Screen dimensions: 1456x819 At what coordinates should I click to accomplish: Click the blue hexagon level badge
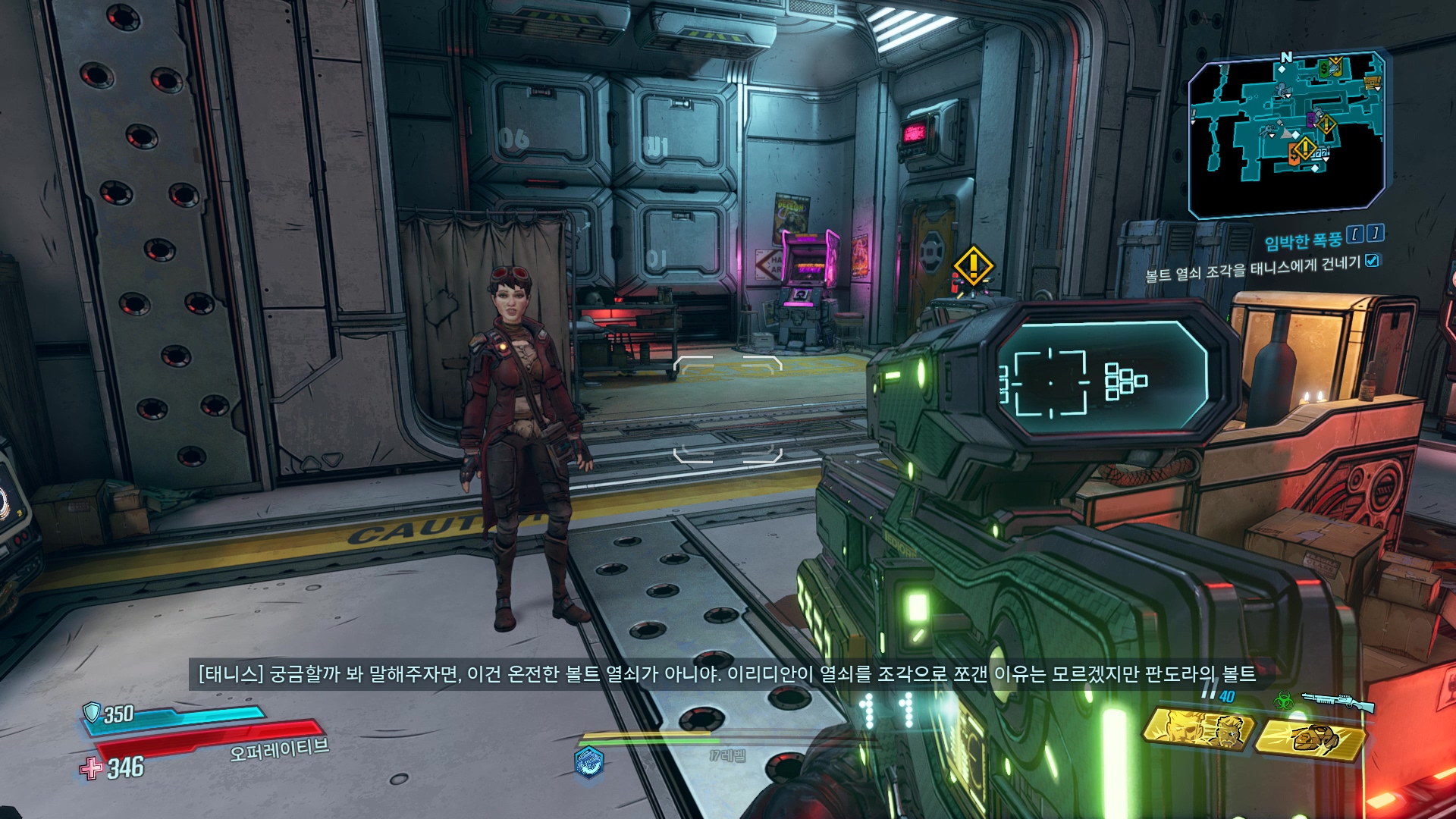tap(589, 761)
